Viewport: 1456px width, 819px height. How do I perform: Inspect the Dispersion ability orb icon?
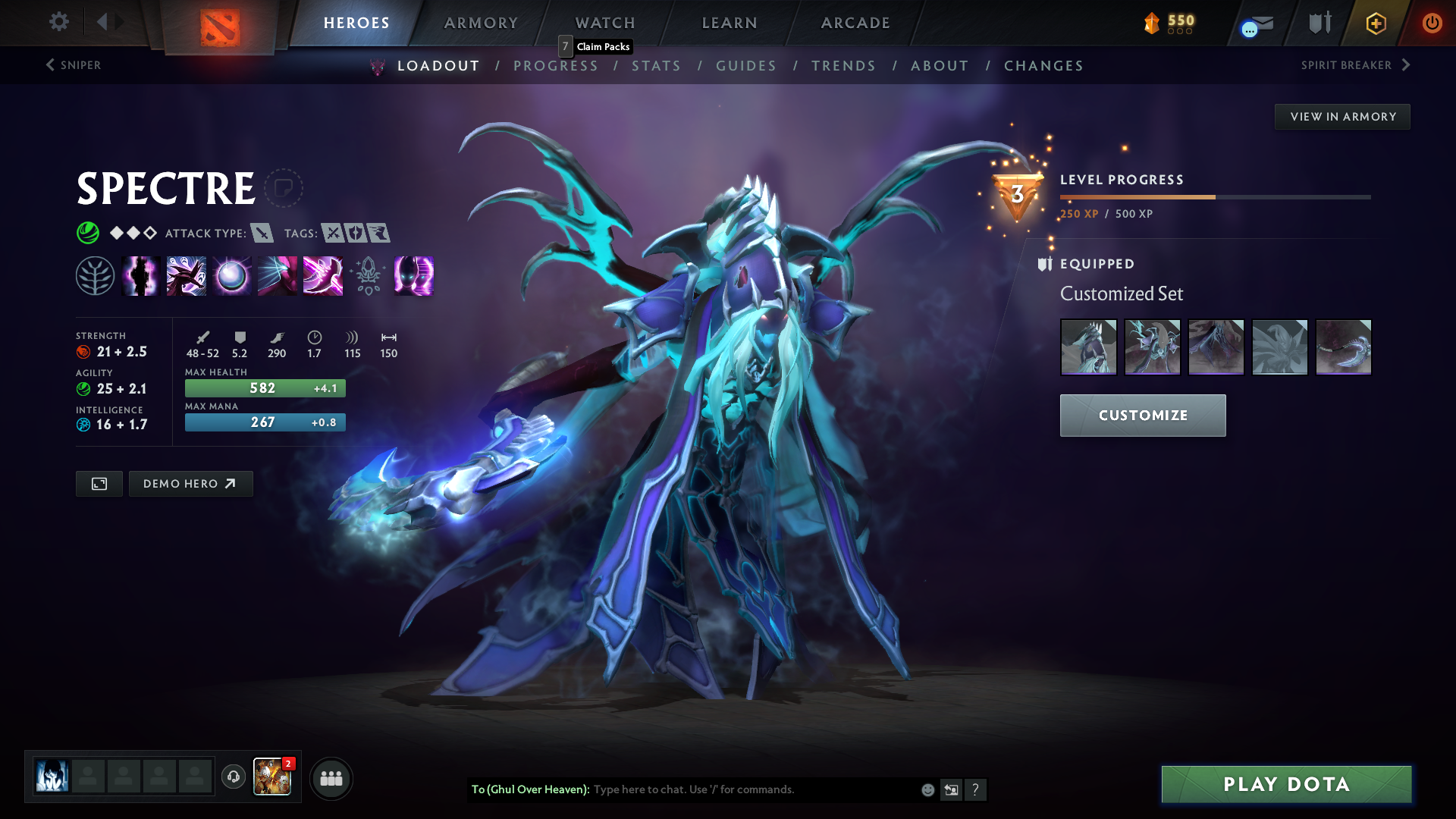pos(232,276)
